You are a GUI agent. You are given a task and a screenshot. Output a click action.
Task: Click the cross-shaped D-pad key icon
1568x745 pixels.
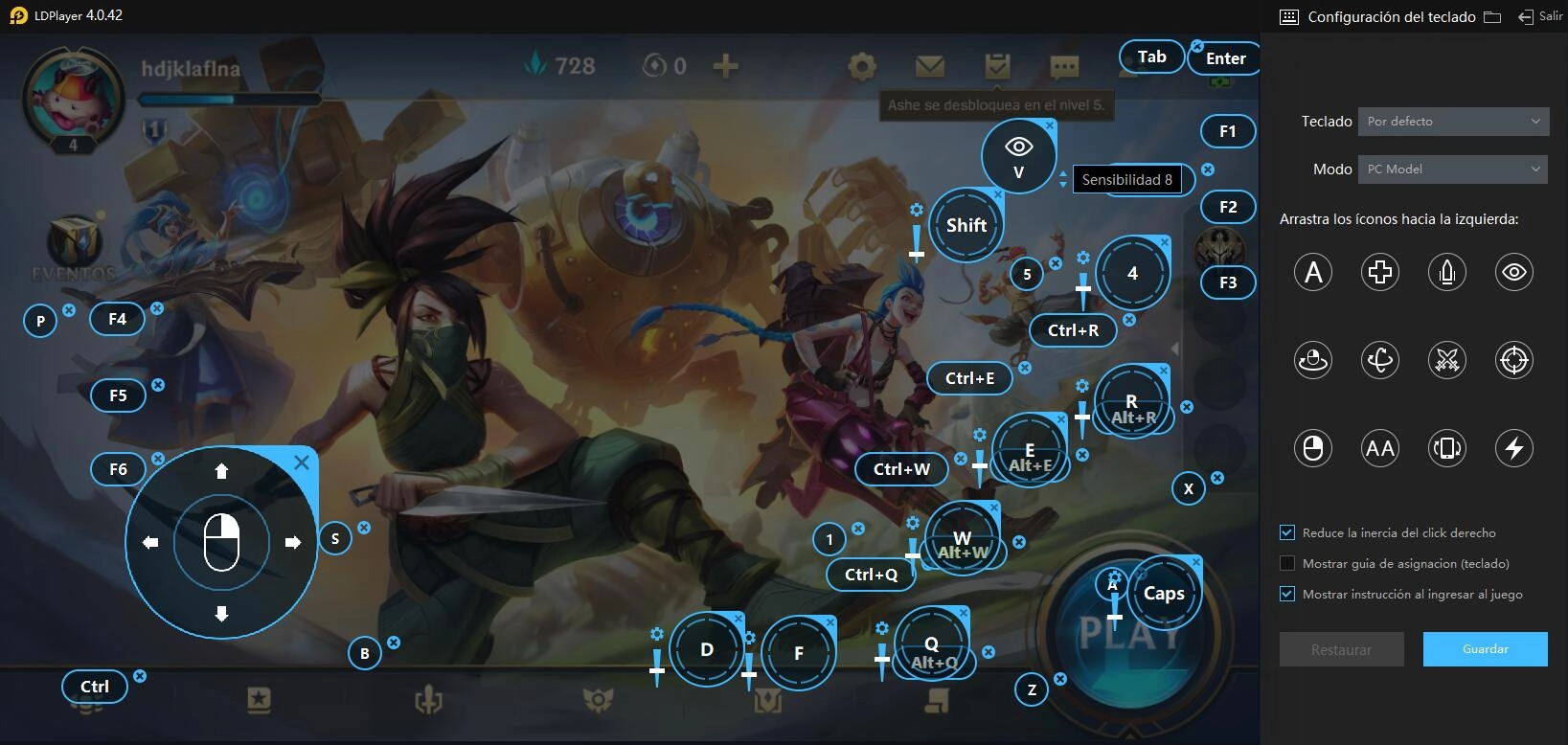click(x=1379, y=272)
